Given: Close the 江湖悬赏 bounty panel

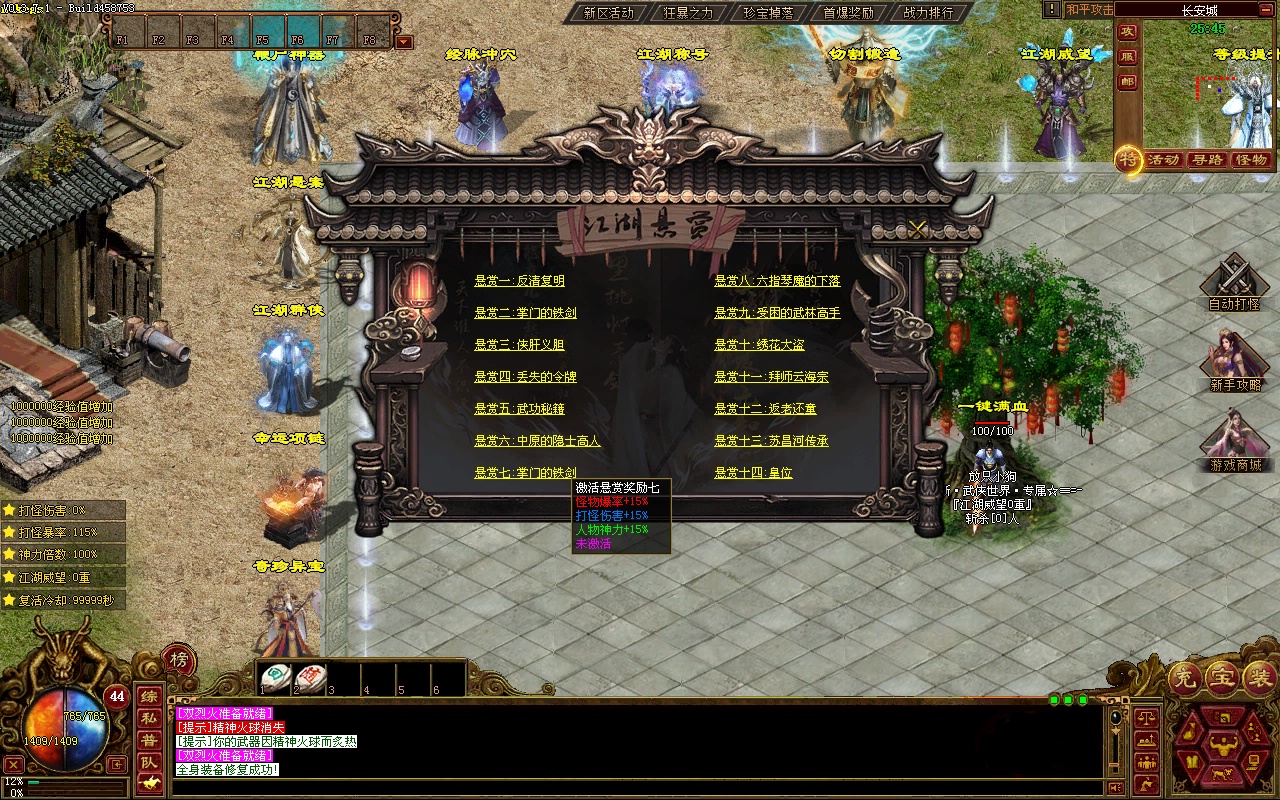Looking at the screenshot, I should point(918,229).
